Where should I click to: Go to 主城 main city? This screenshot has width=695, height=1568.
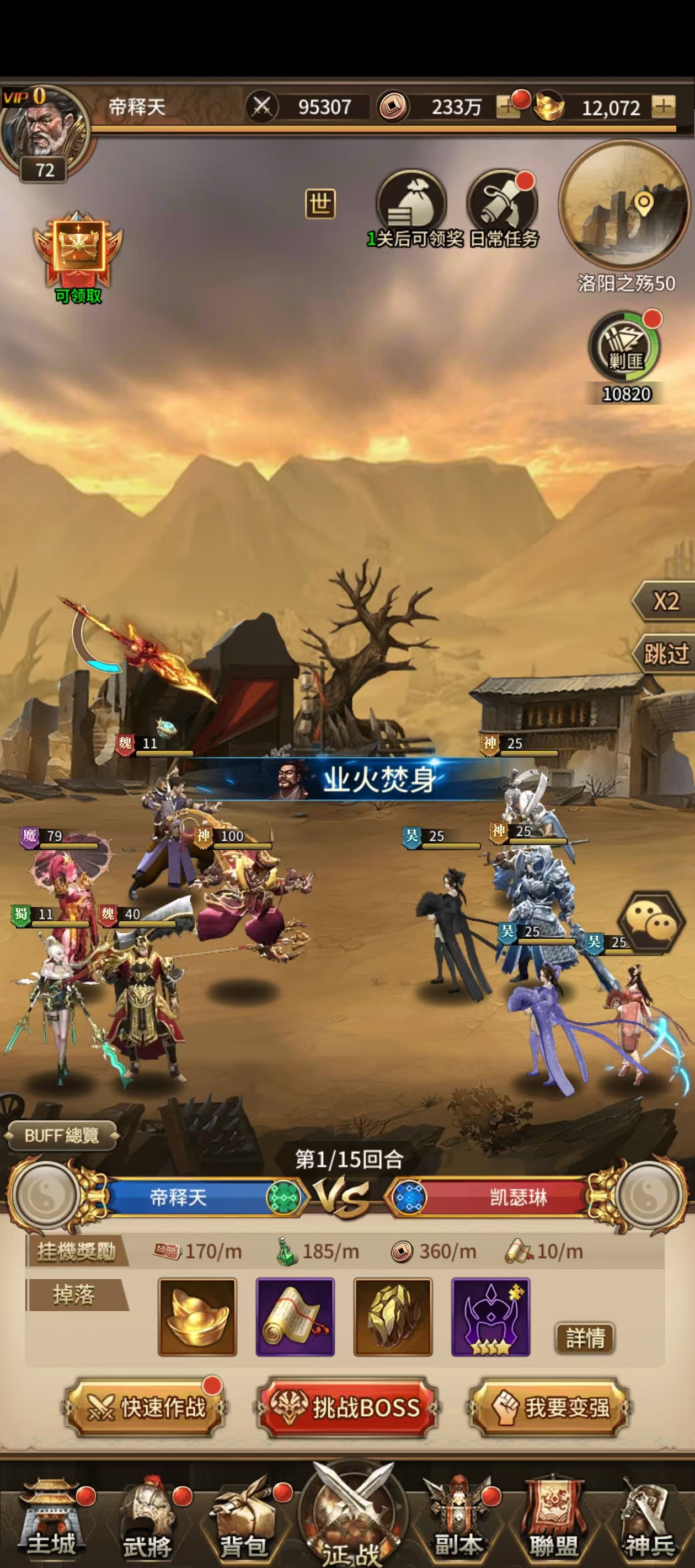(52, 1519)
